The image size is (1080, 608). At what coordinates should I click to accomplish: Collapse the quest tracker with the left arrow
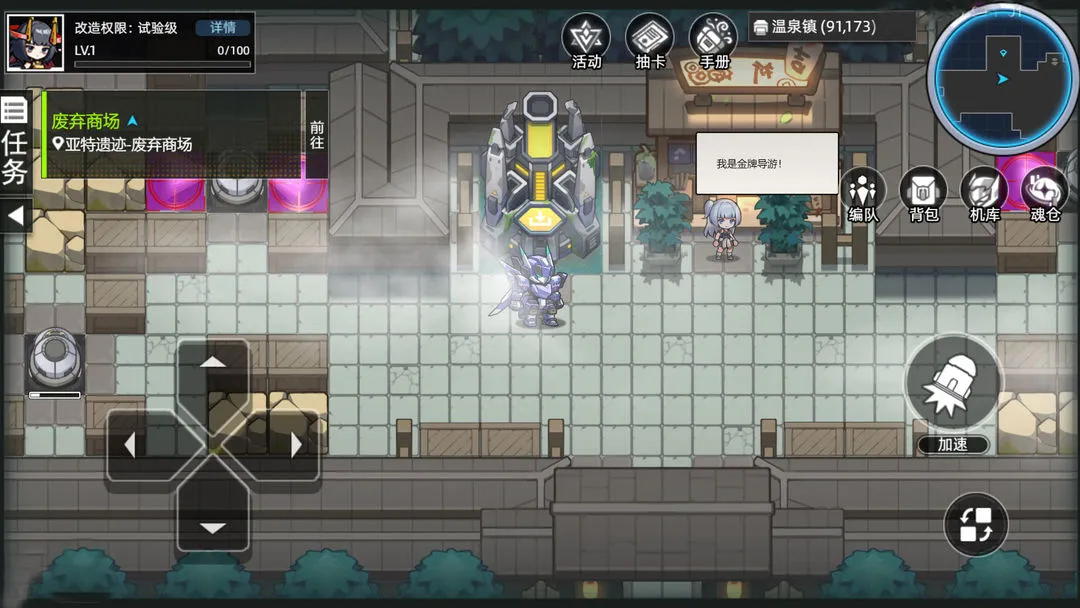click(15, 215)
